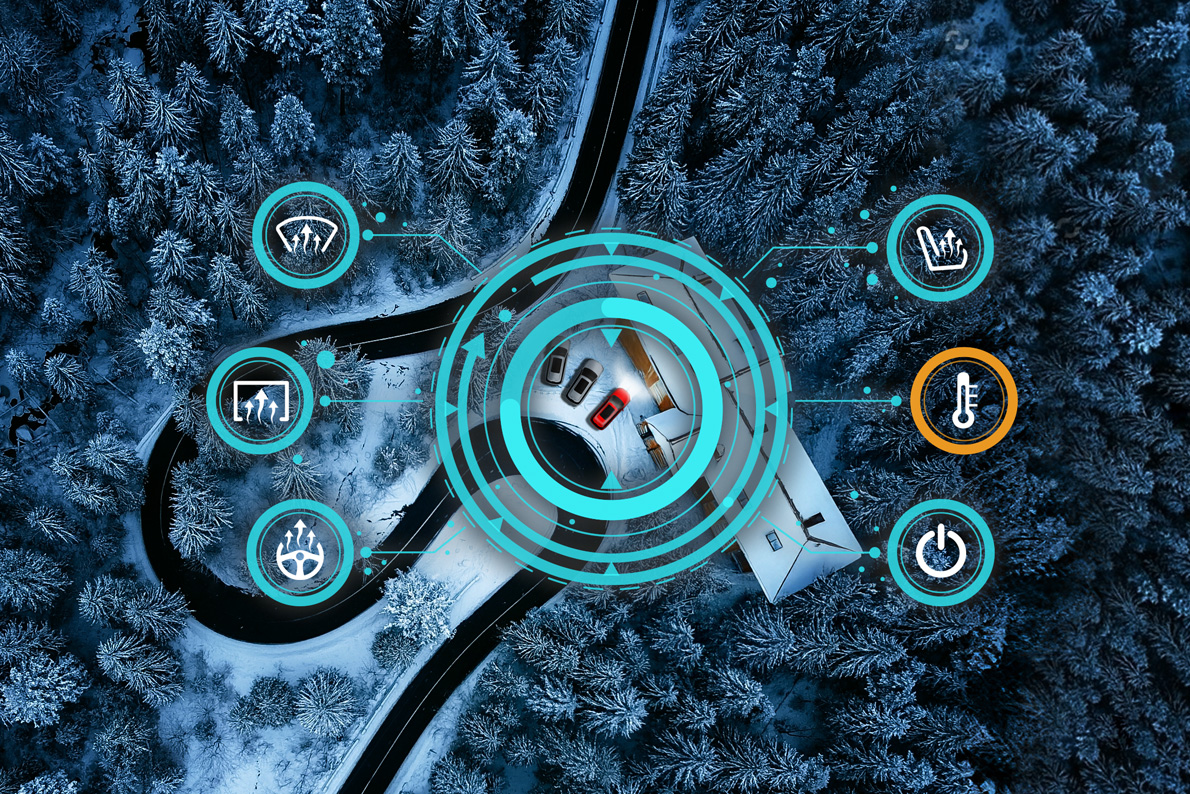
Task: Switch on the heated seat
Action: coord(940,247)
